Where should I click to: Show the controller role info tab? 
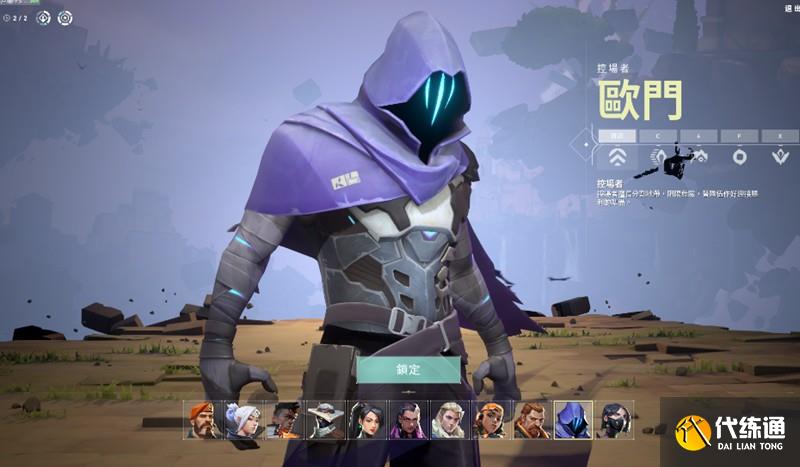coord(618,134)
